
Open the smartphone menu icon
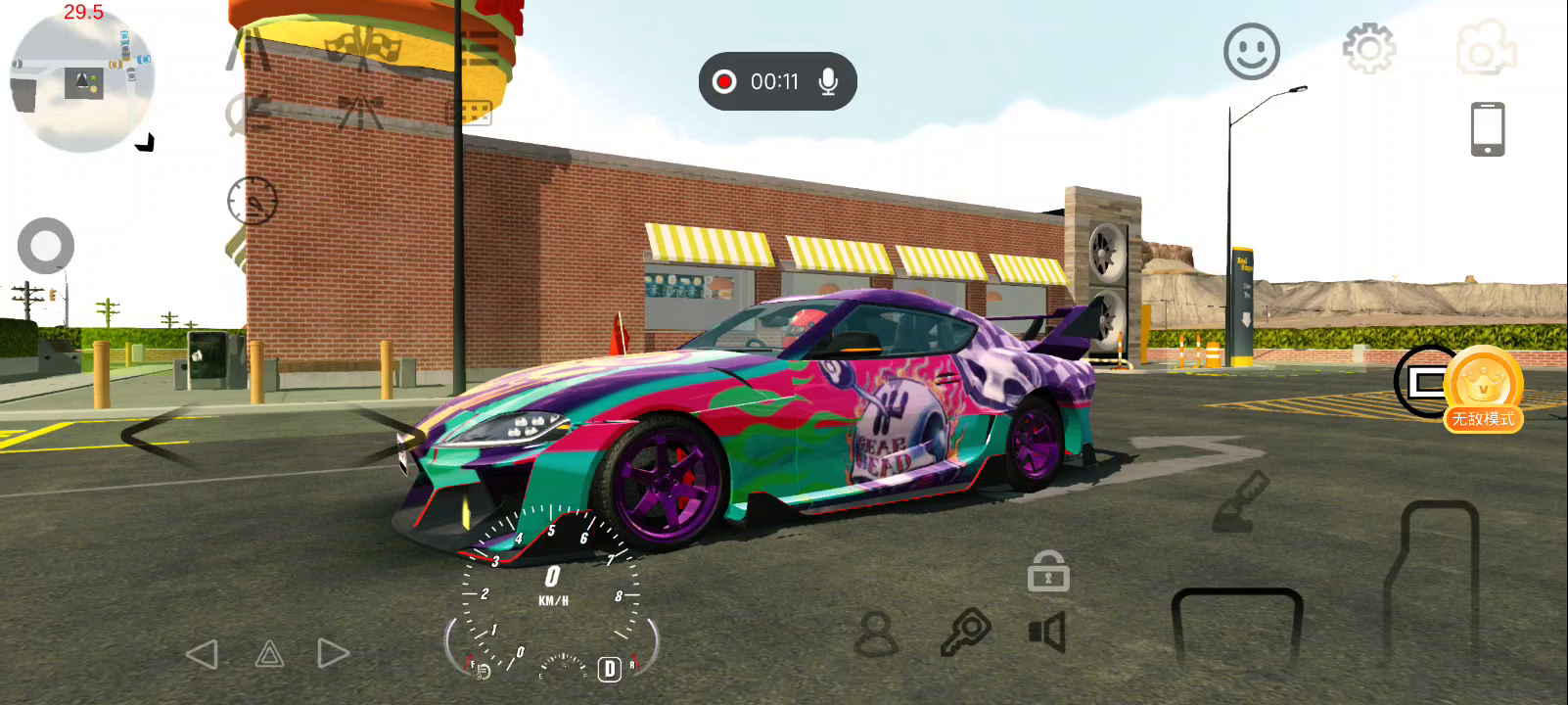[x=1487, y=129]
